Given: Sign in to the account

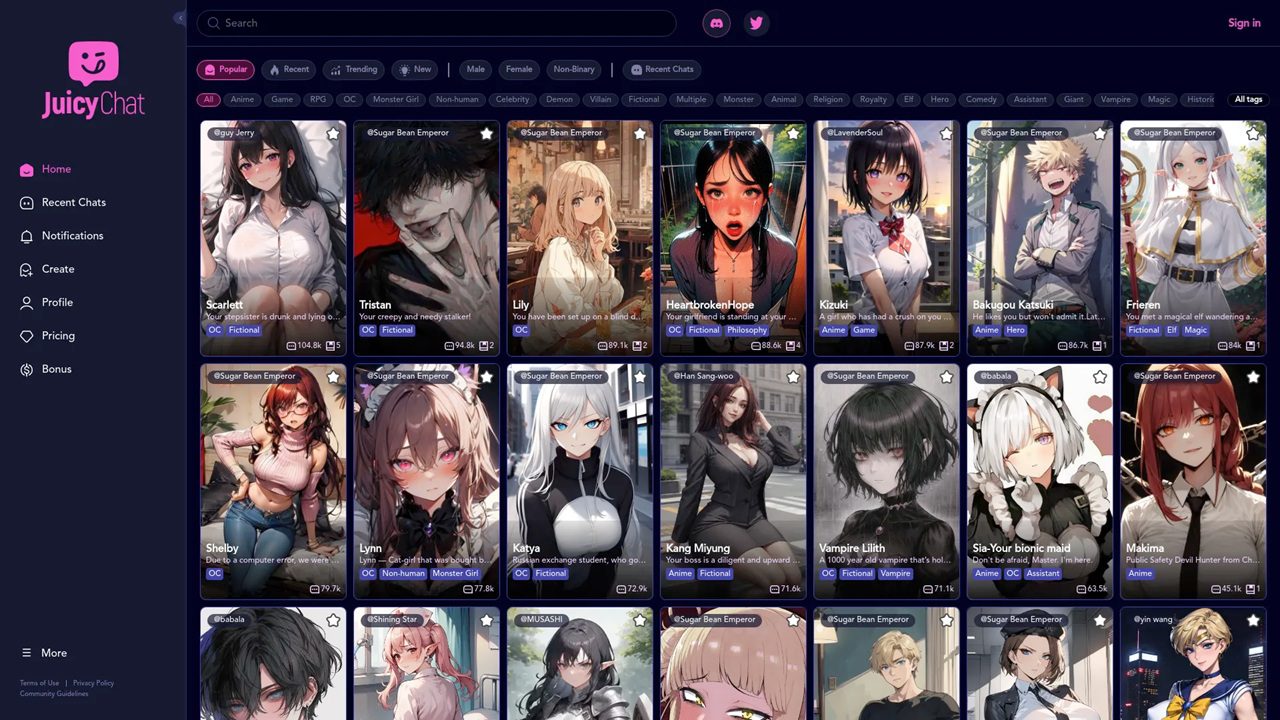Looking at the screenshot, I should (x=1244, y=23).
